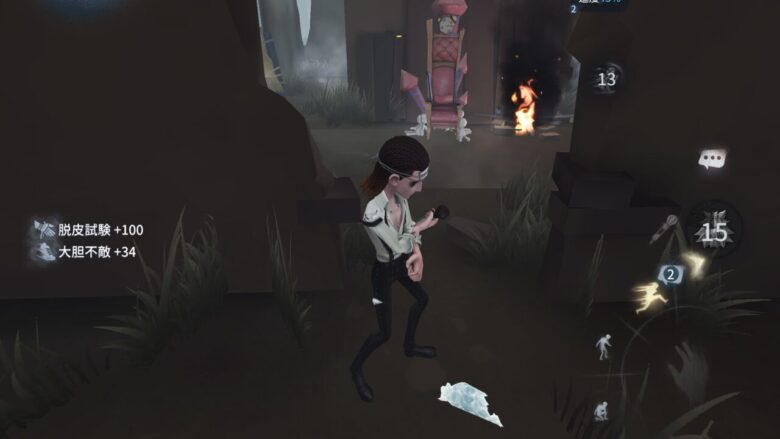Open the quick chat speech bubble
780x439 pixels.
click(712, 159)
